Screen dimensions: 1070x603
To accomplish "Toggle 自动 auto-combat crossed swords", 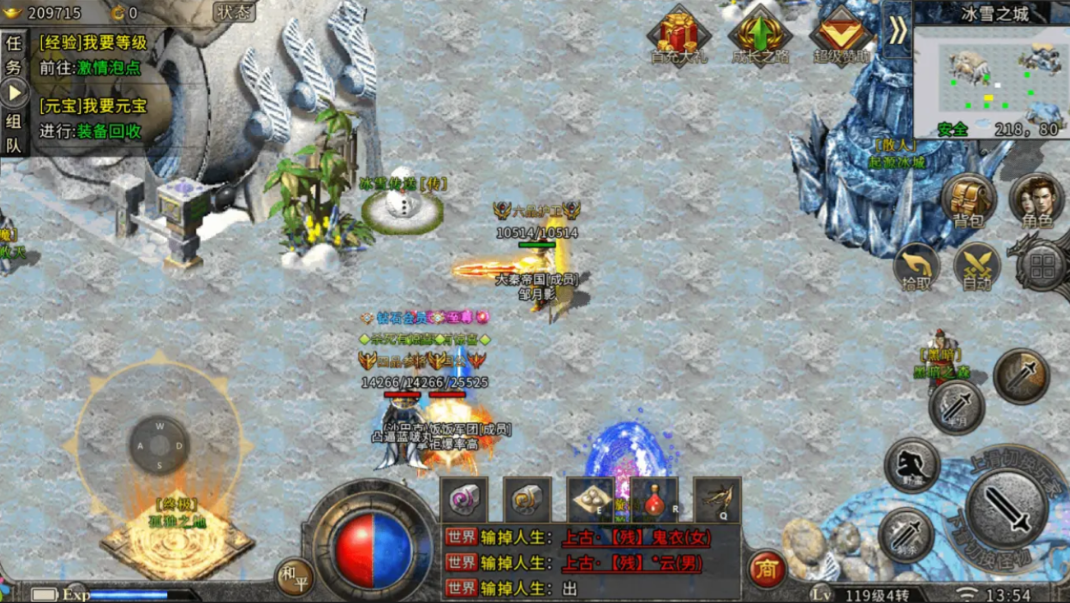I will [x=977, y=266].
